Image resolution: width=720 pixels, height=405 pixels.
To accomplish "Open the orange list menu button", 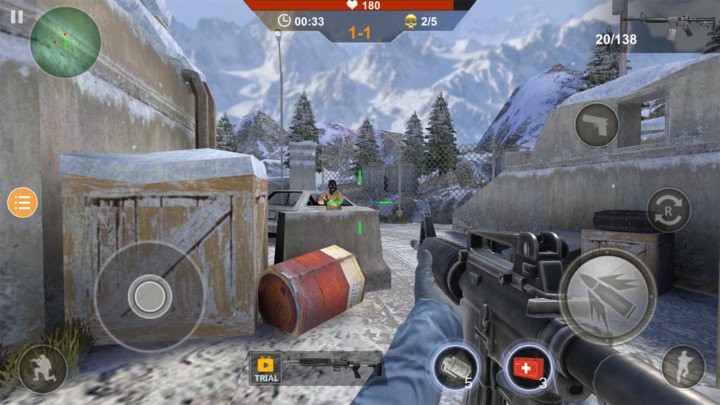I will (22, 202).
